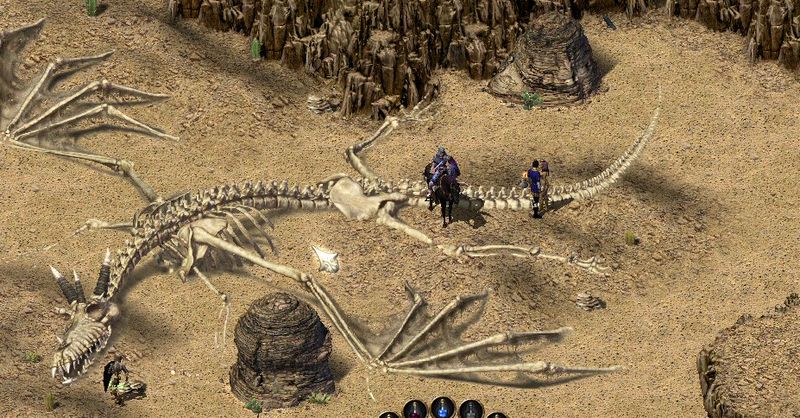This screenshot has height=418, width=800.
Task: Select the purple-red potion orb slot
Action: coord(414,410)
